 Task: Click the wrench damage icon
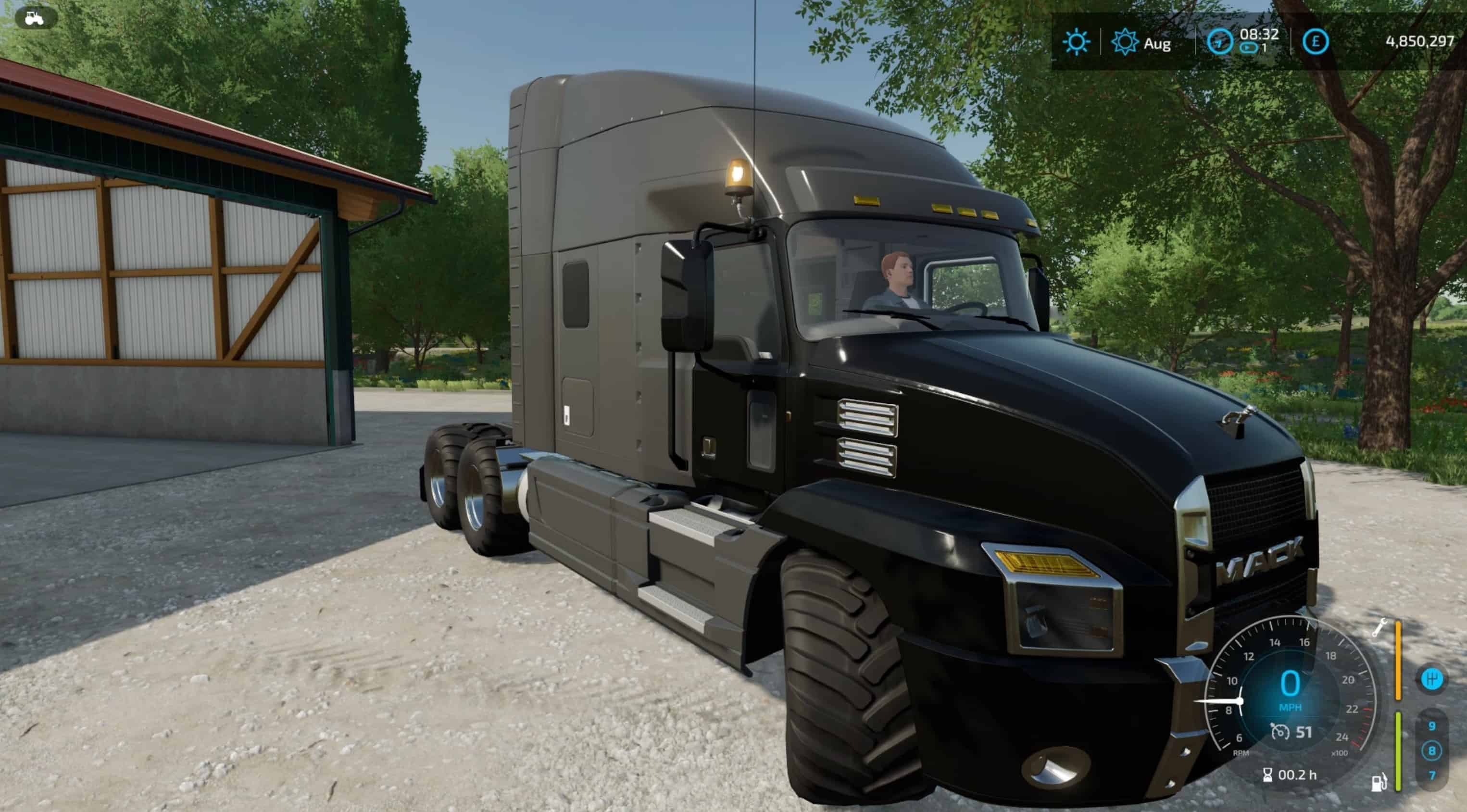pyautogui.click(x=1379, y=627)
